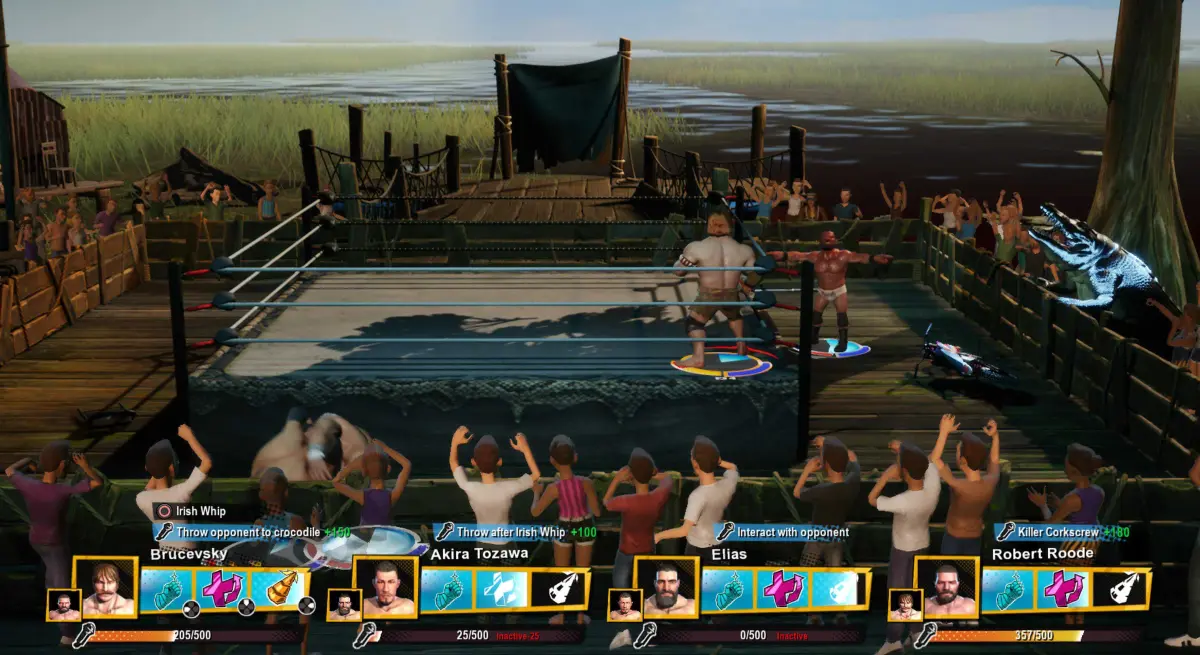Viewport: 1200px width, 655px height.
Task: Trigger Robert Roode's black megaphone ability
Action: [1120, 590]
